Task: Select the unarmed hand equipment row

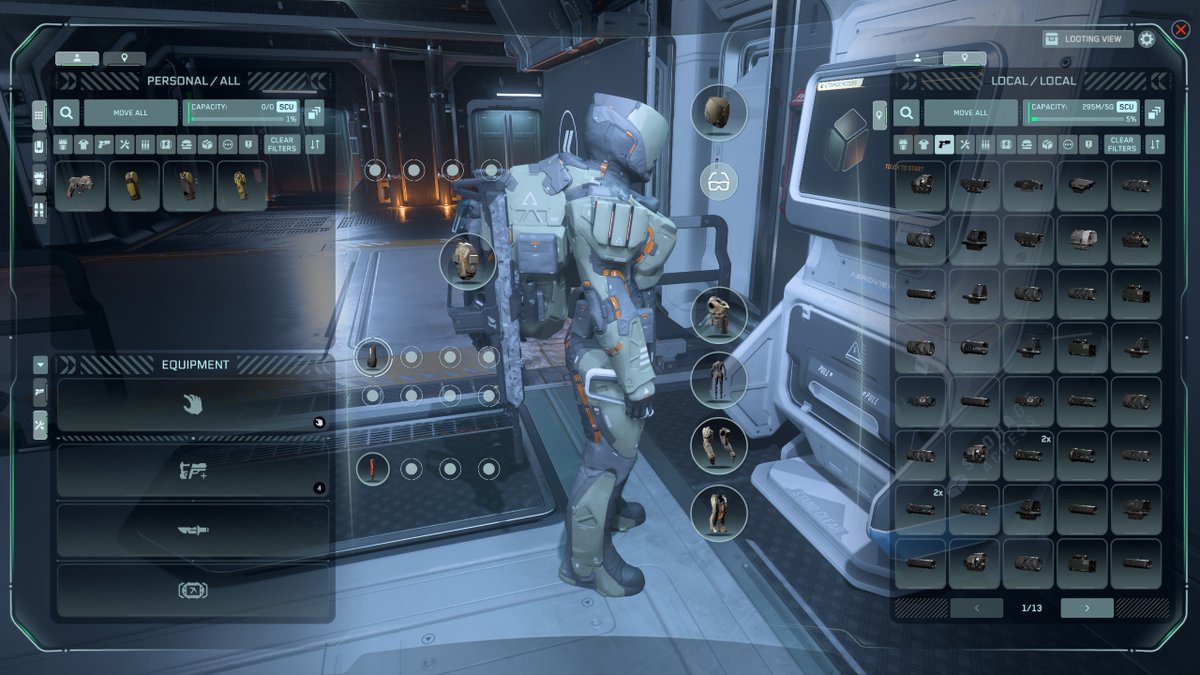Action: click(x=193, y=405)
